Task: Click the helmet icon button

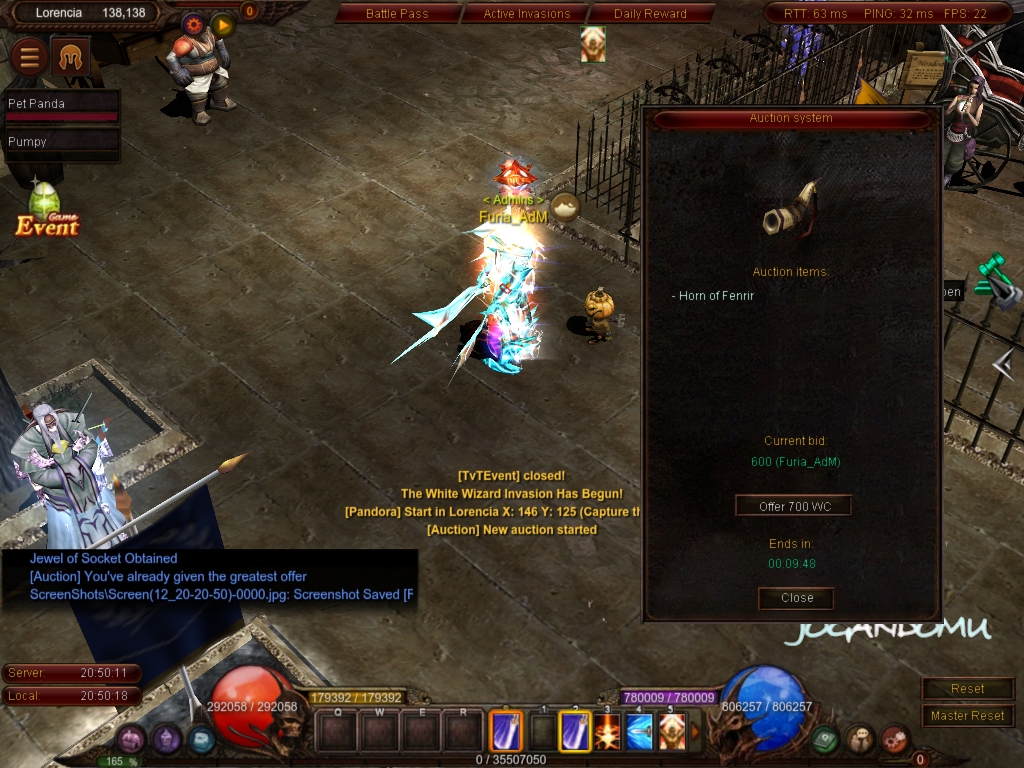Action: (x=70, y=58)
